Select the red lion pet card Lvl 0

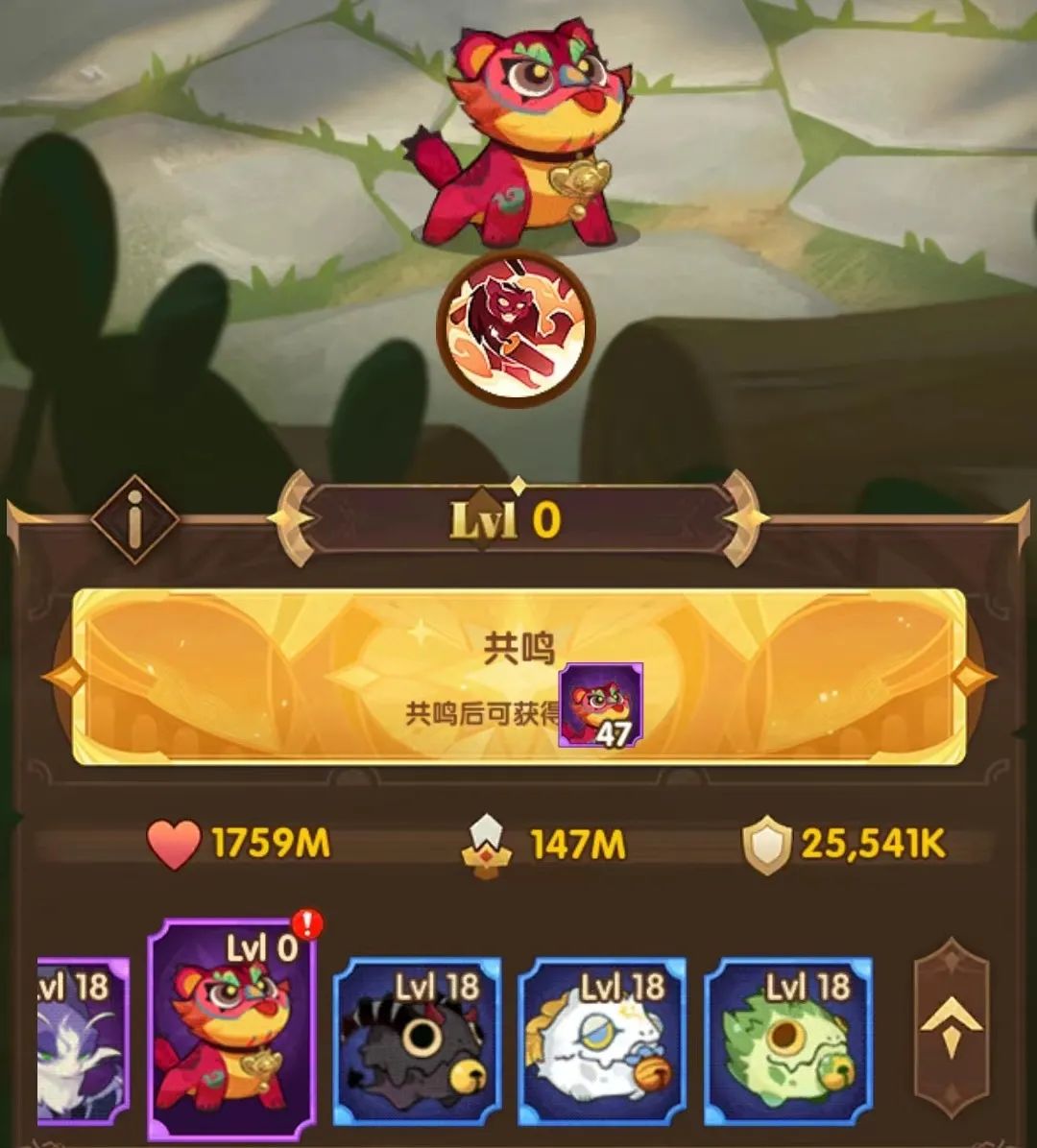[231, 1027]
